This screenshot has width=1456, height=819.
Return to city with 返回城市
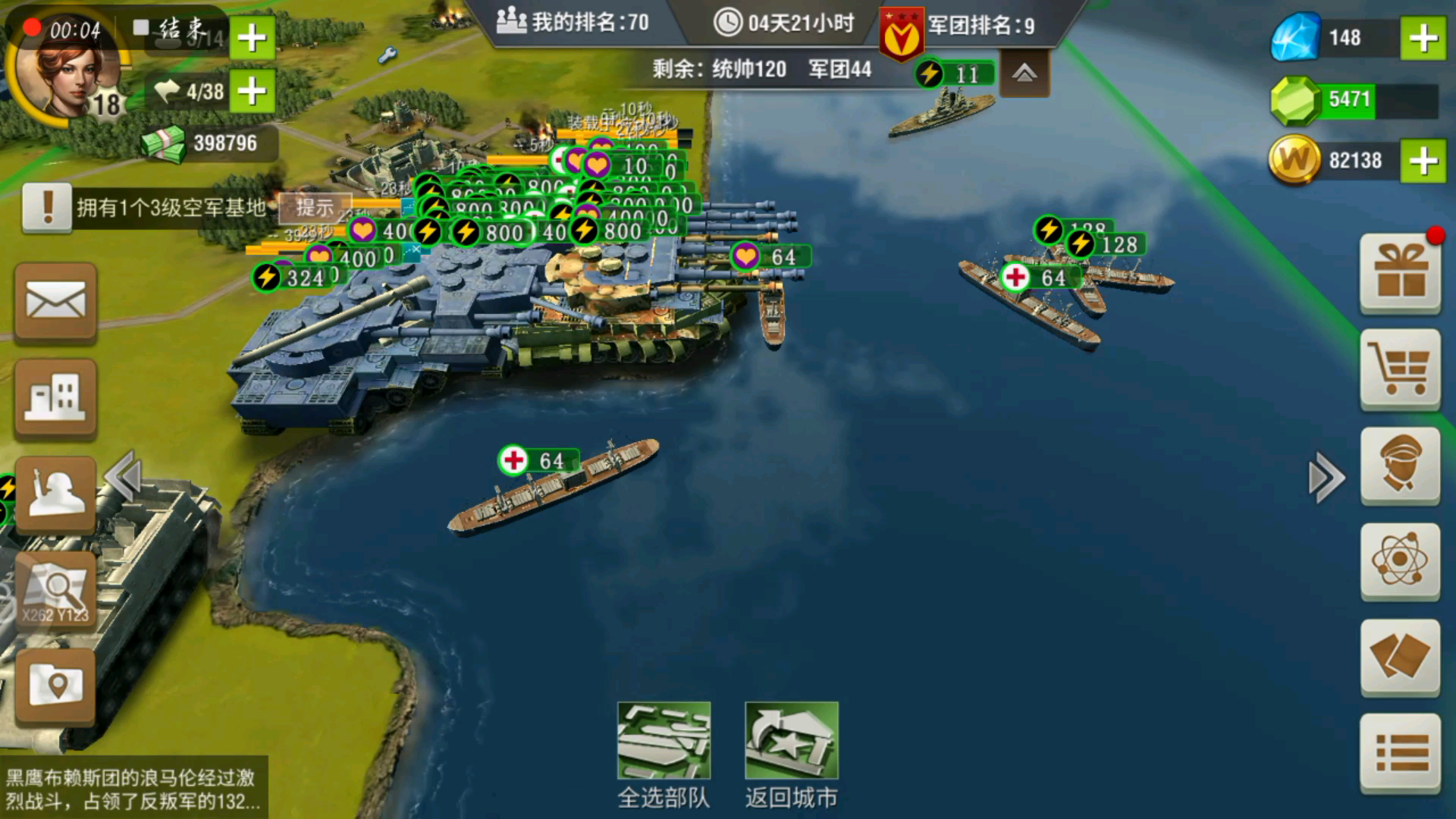(791, 753)
